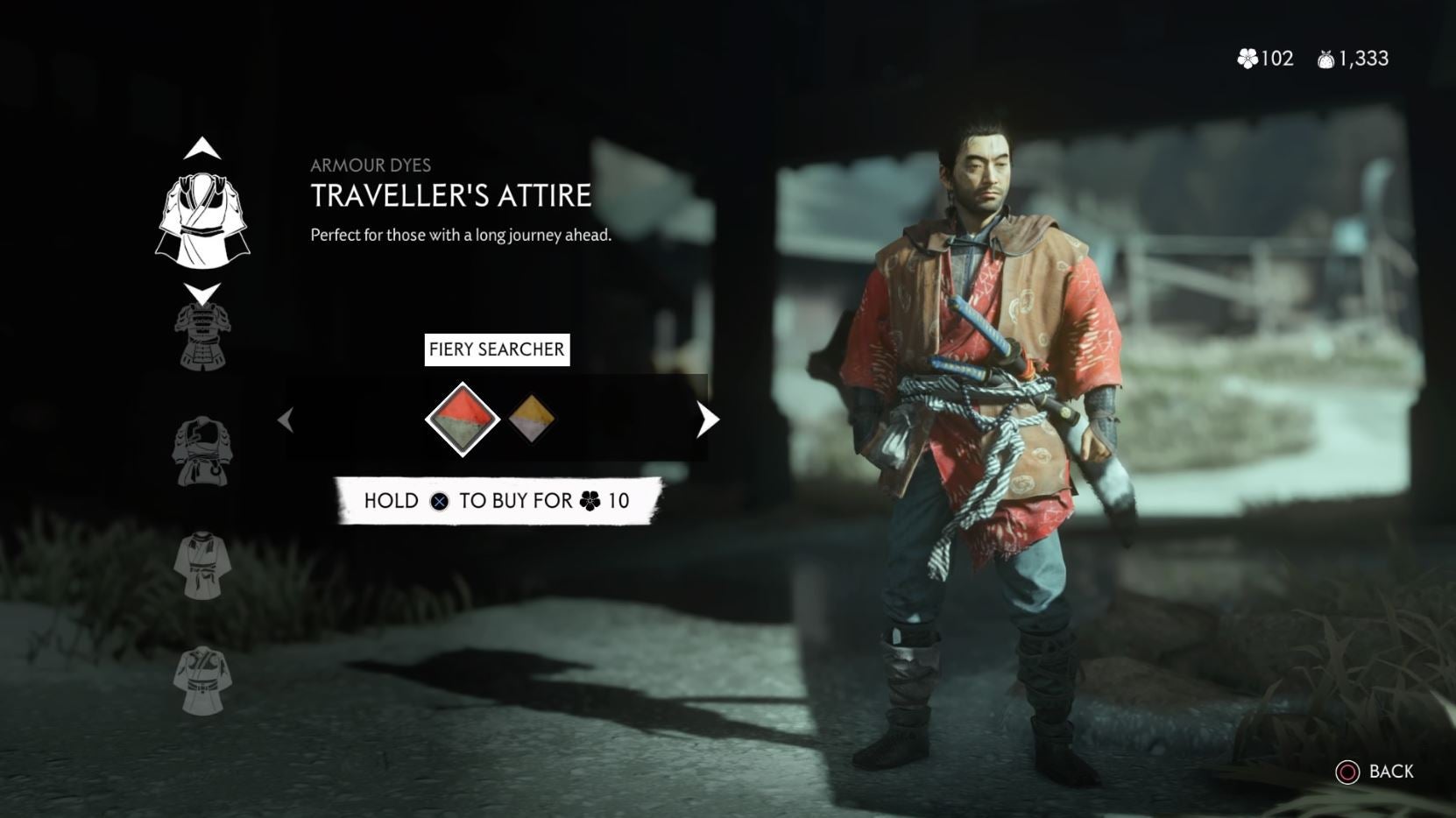This screenshot has width=1456, height=818.
Task: Click the ARMOUR DYES heading
Action: 372,165
